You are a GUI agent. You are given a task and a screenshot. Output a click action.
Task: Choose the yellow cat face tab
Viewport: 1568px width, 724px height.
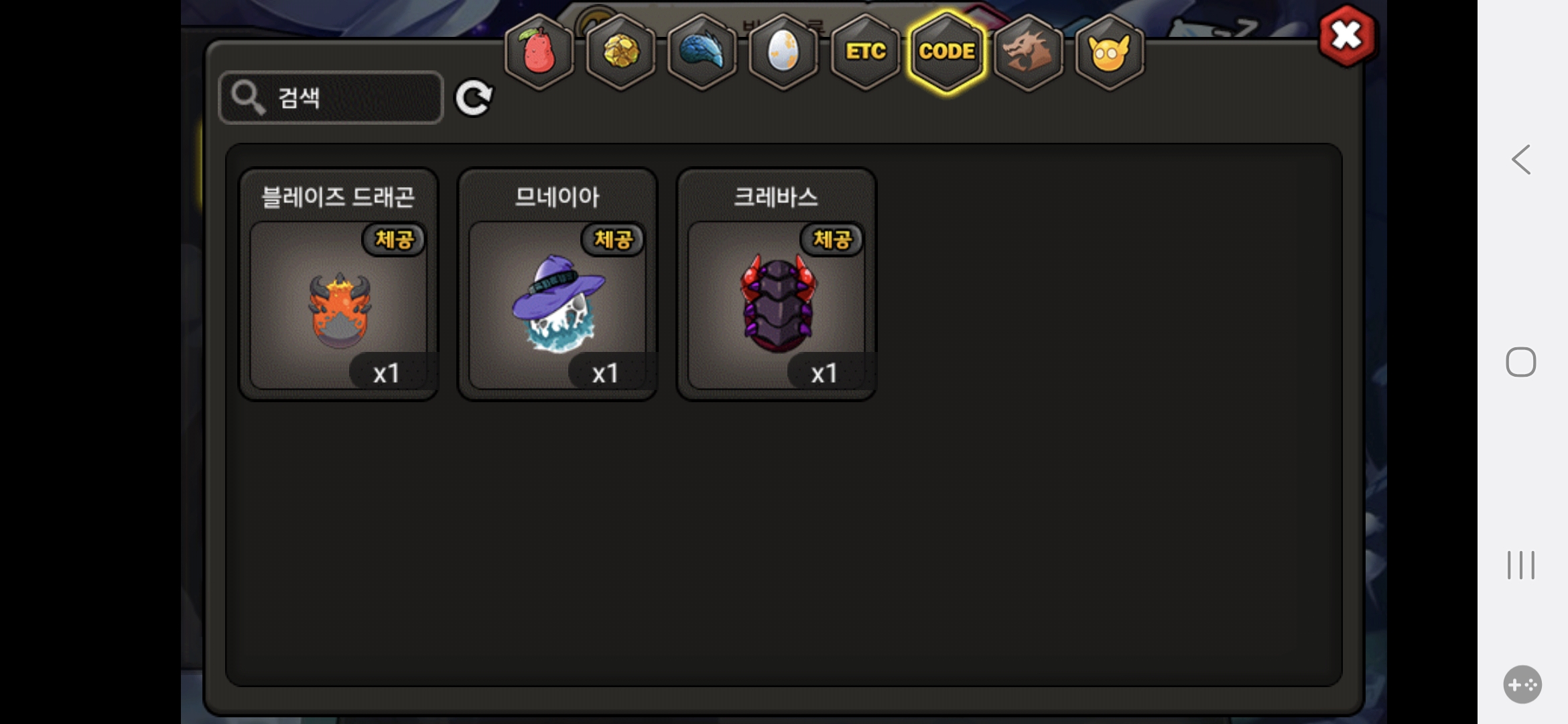(x=1110, y=52)
